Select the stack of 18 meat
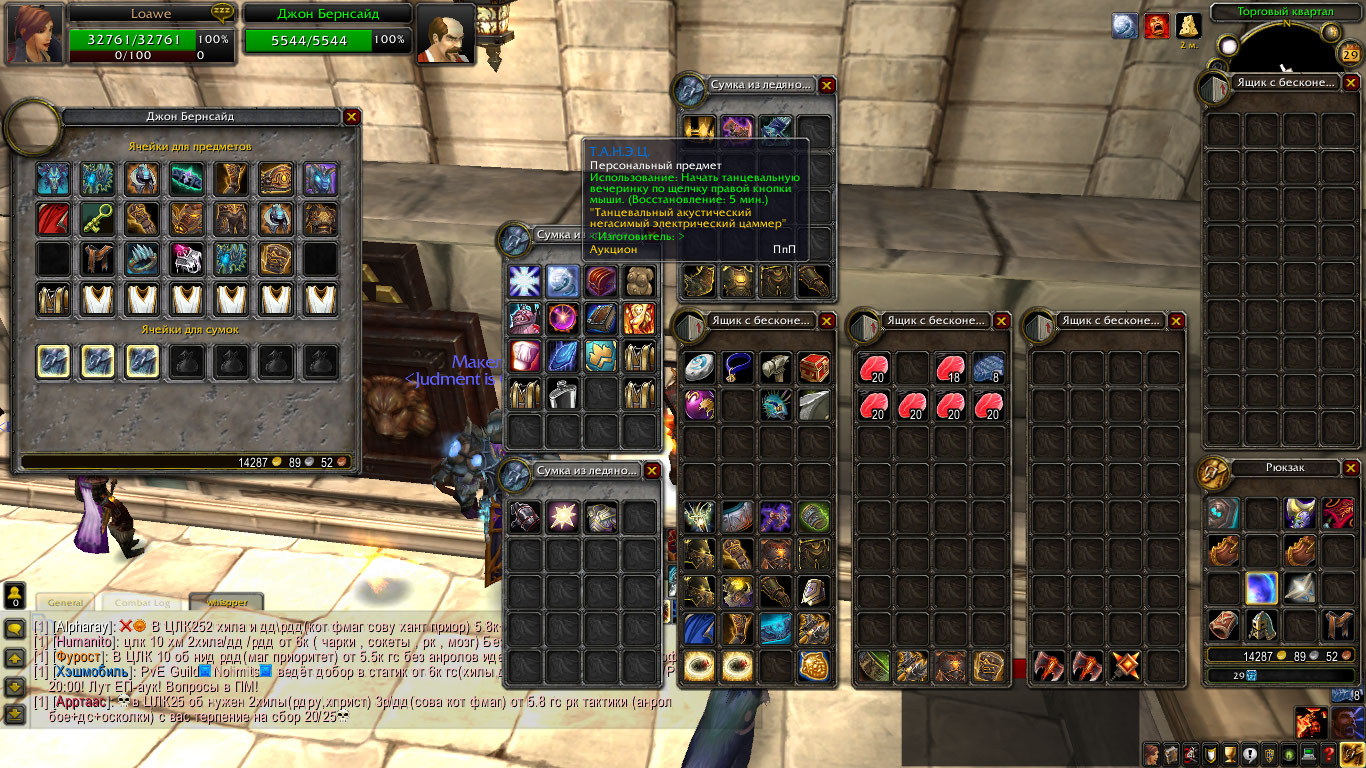1366x768 pixels. (x=950, y=368)
